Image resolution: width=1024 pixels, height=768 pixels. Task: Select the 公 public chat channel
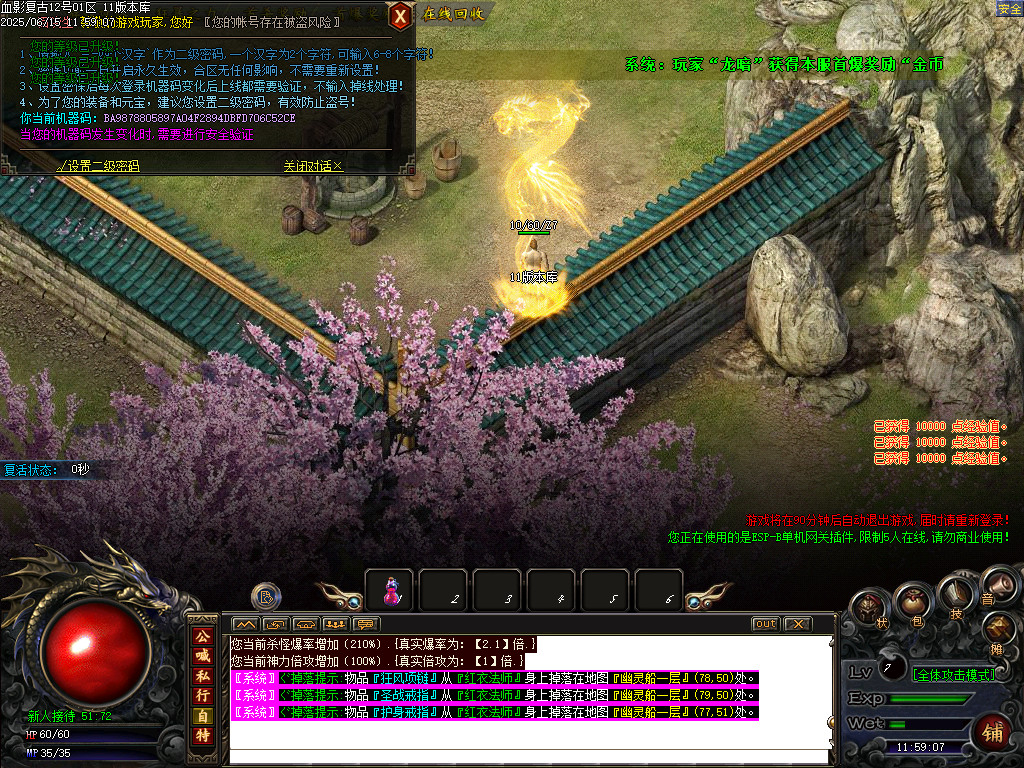202,636
